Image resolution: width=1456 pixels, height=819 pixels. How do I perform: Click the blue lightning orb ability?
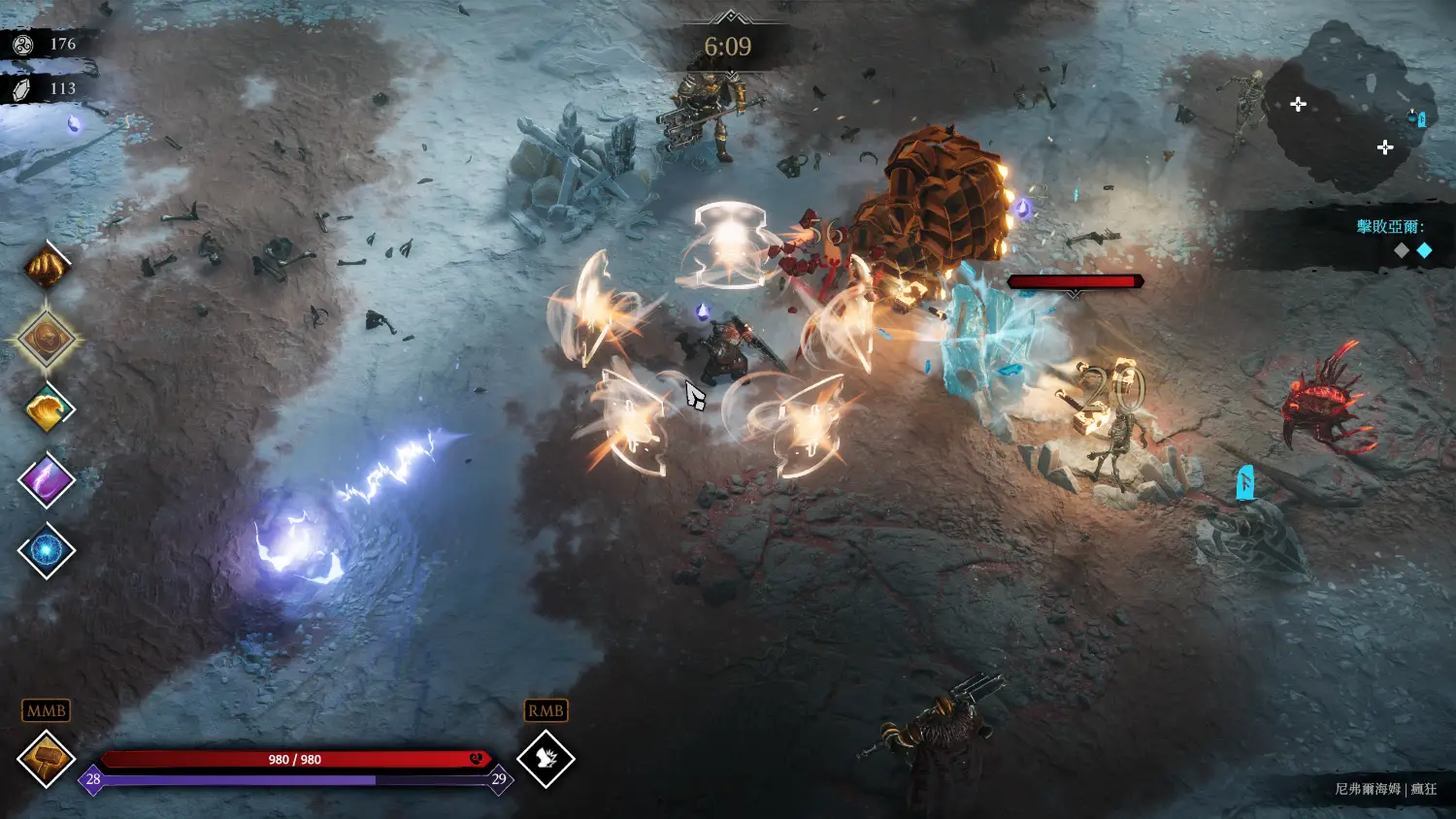point(46,550)
